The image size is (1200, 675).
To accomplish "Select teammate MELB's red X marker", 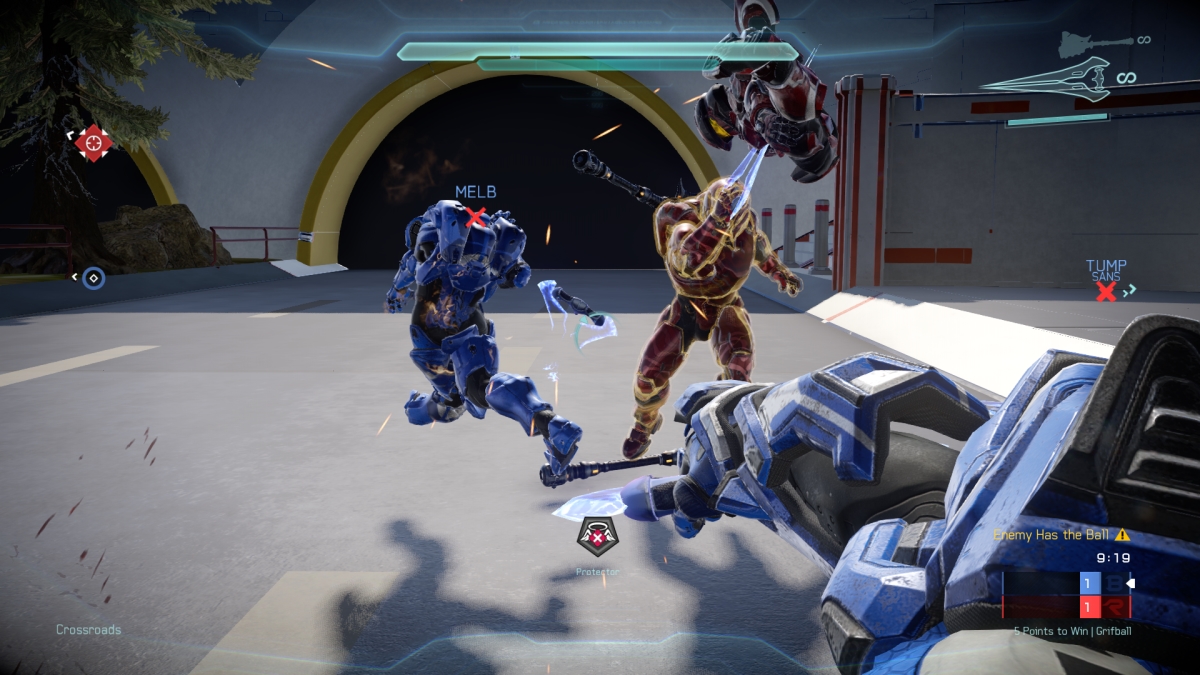I will point(476,216).
